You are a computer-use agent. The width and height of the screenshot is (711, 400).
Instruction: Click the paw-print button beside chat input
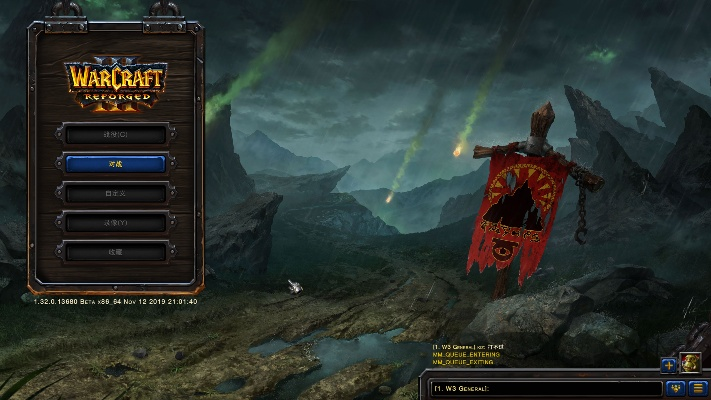tap(675, 388)
